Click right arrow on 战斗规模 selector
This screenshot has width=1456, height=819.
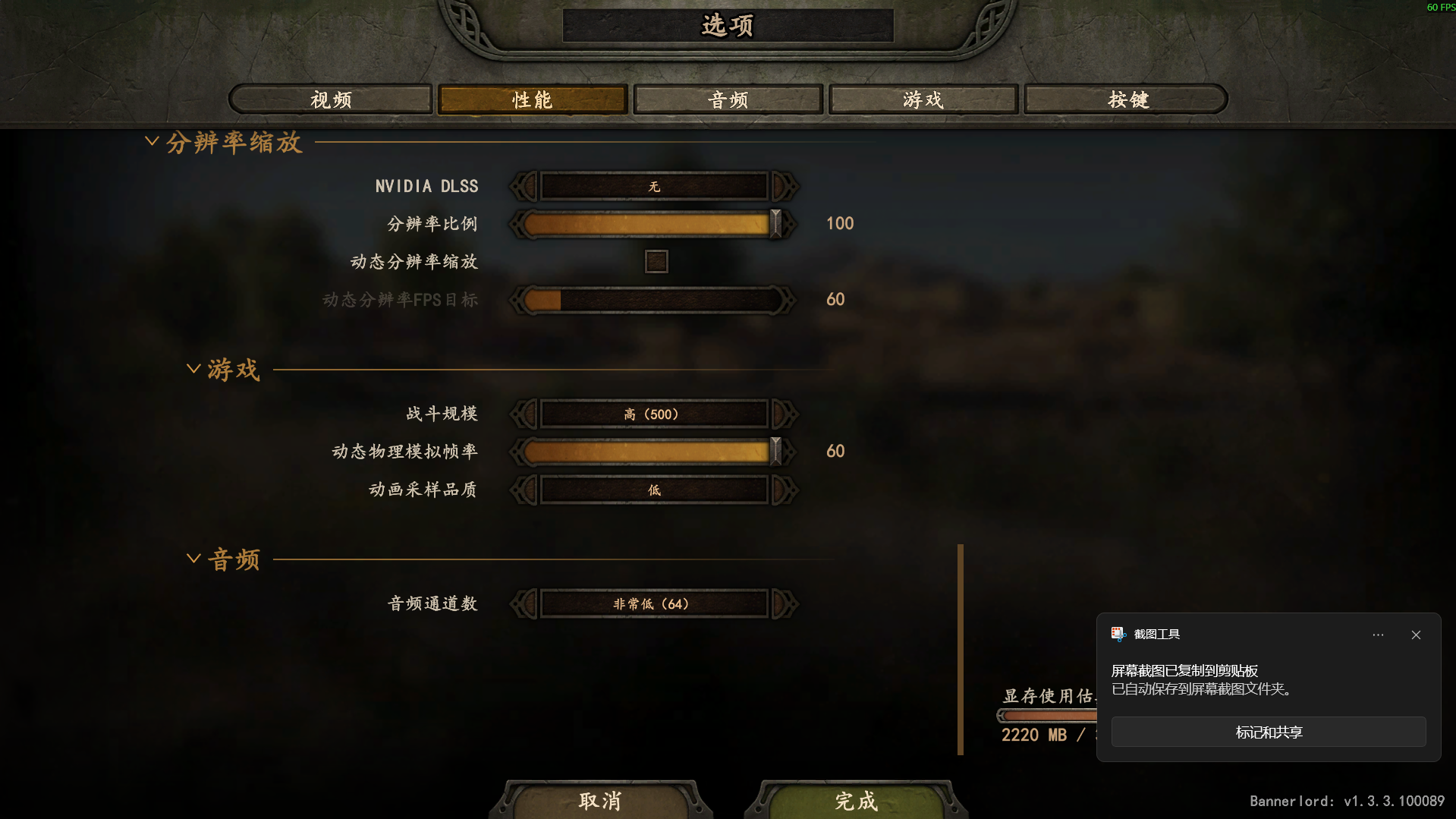click(784, 414)
